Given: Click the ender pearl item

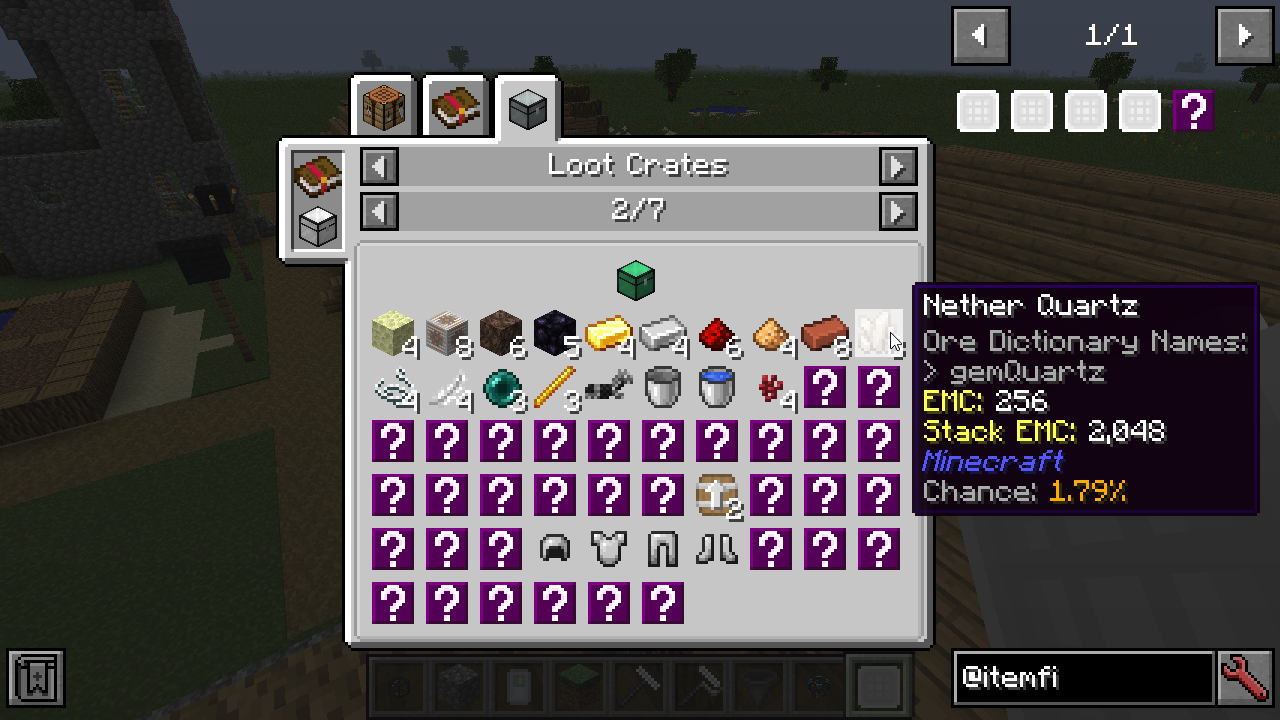Looking at the screenshot, I should [501, 387].
